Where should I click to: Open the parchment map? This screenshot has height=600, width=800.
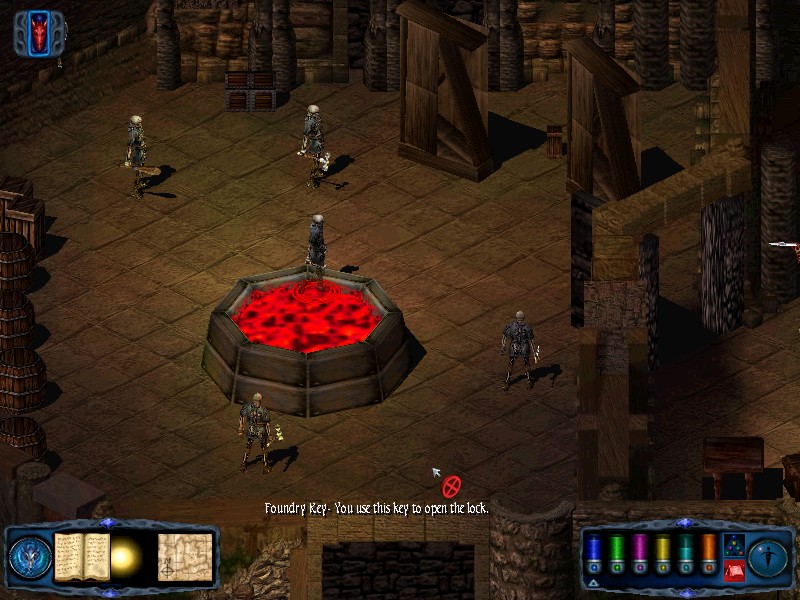point(185,556)
